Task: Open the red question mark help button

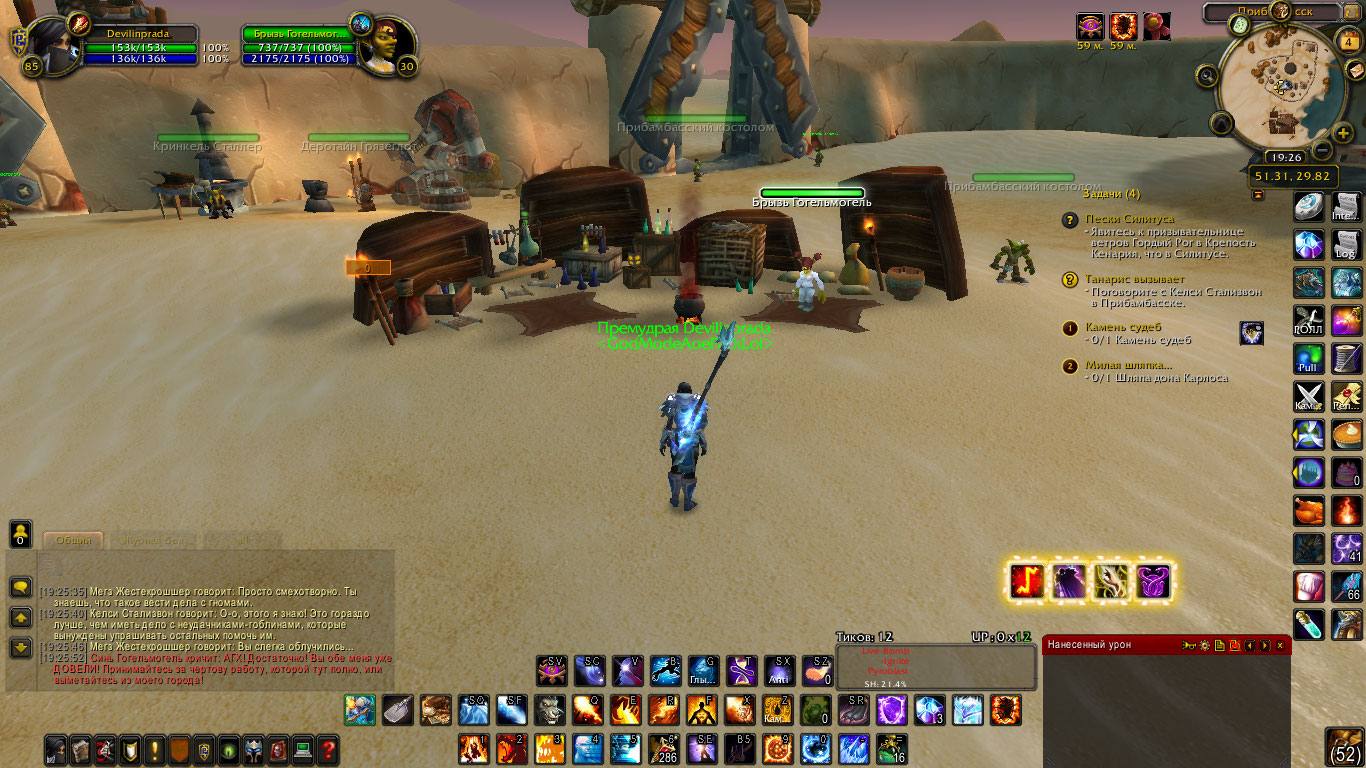Action: click(327, 748)
